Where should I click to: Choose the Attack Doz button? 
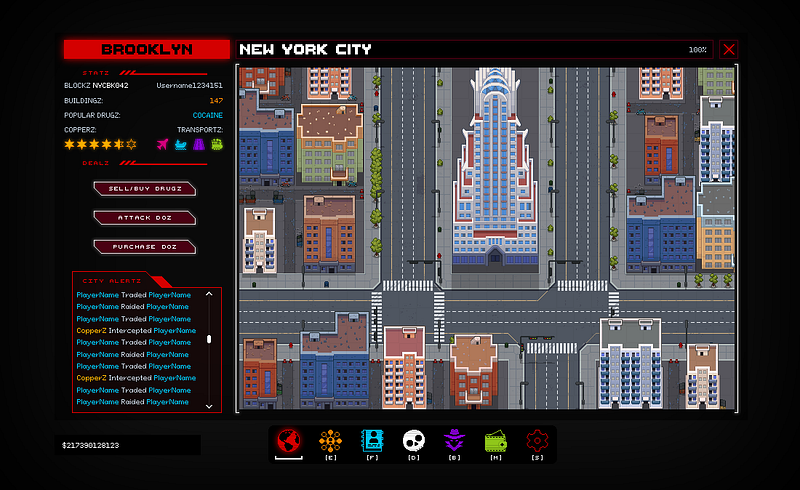[145, 217]
